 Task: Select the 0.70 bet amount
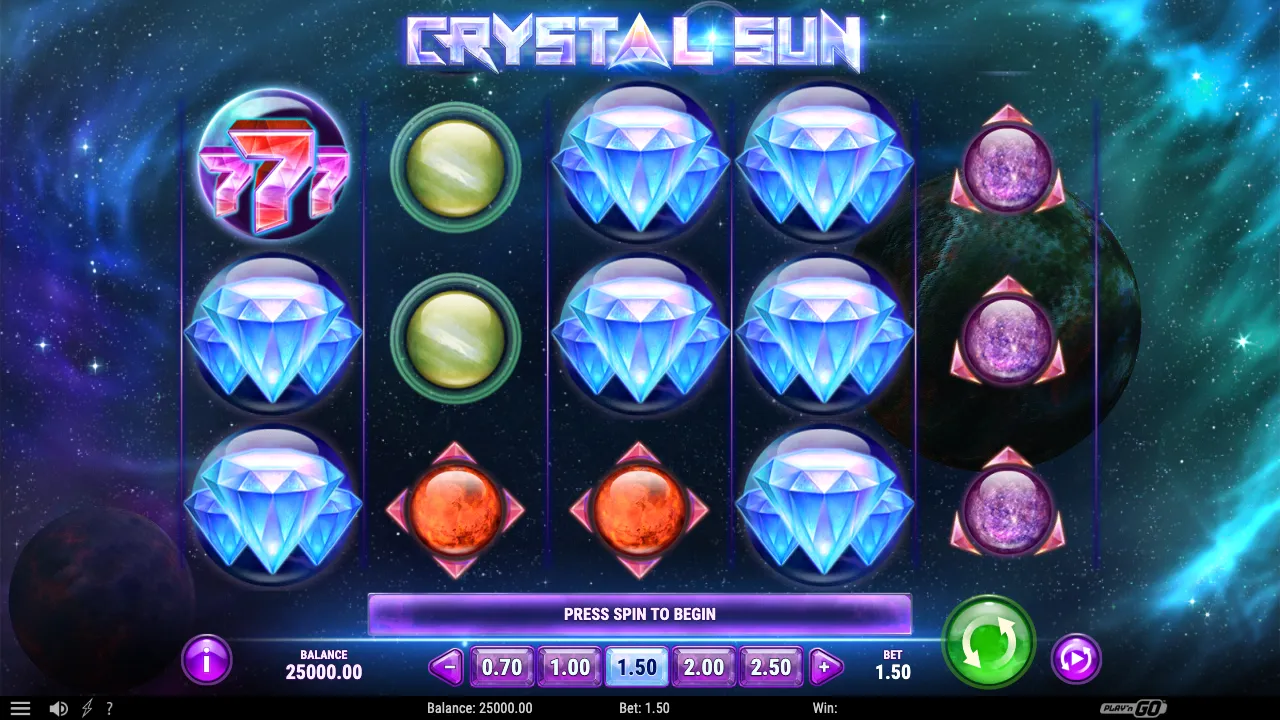pyautogui.click(x=501, y=666)
